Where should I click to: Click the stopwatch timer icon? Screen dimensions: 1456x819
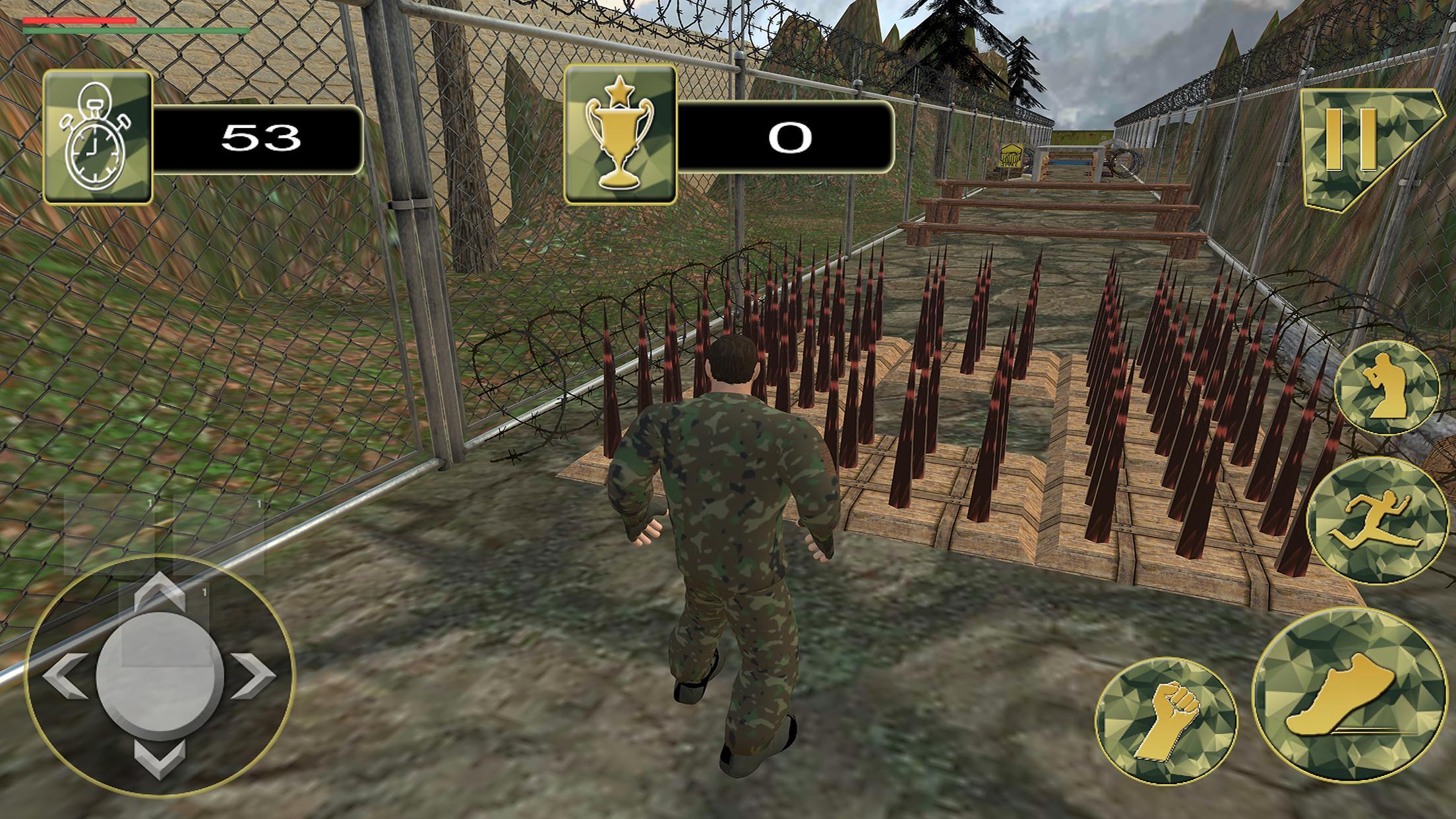tap(98, 138)
